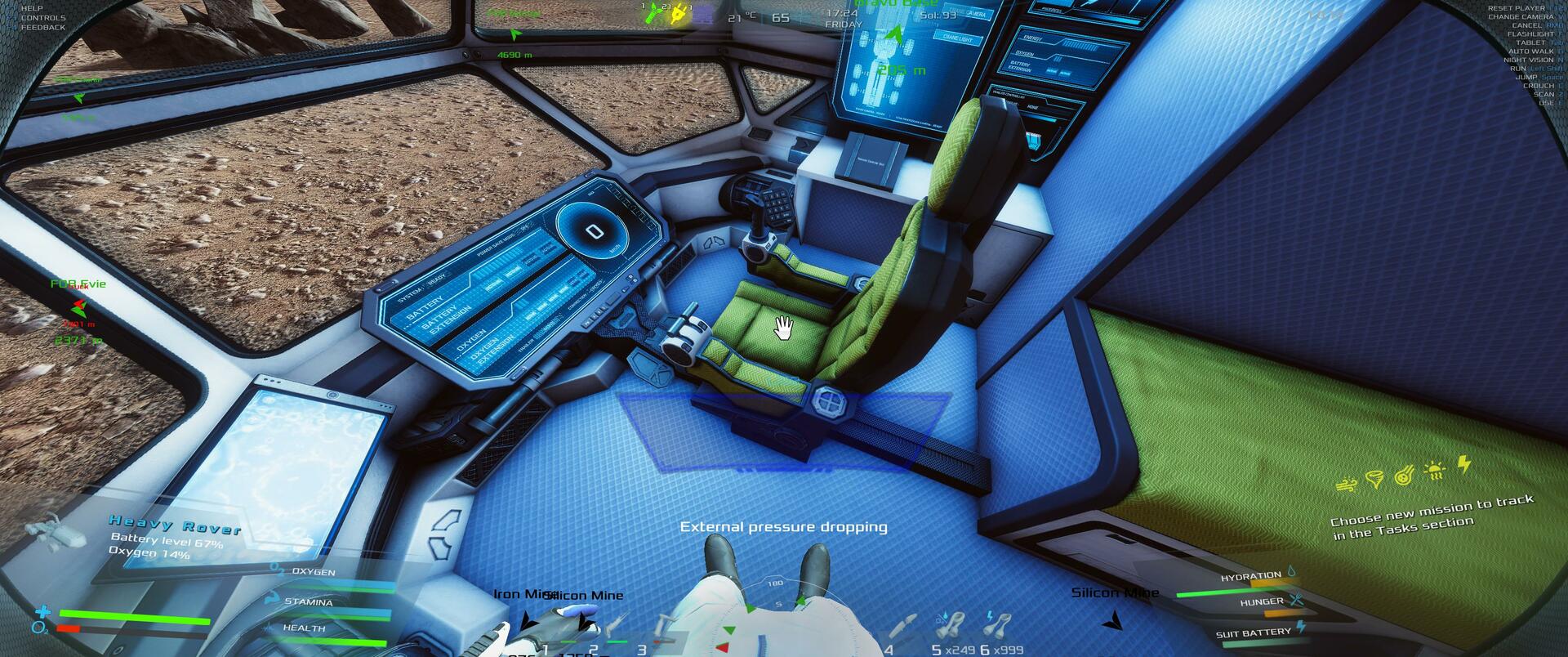The height and width of the screenshot is (657, 1568).
Task: Click the green plant status icon
Action: 653,15
